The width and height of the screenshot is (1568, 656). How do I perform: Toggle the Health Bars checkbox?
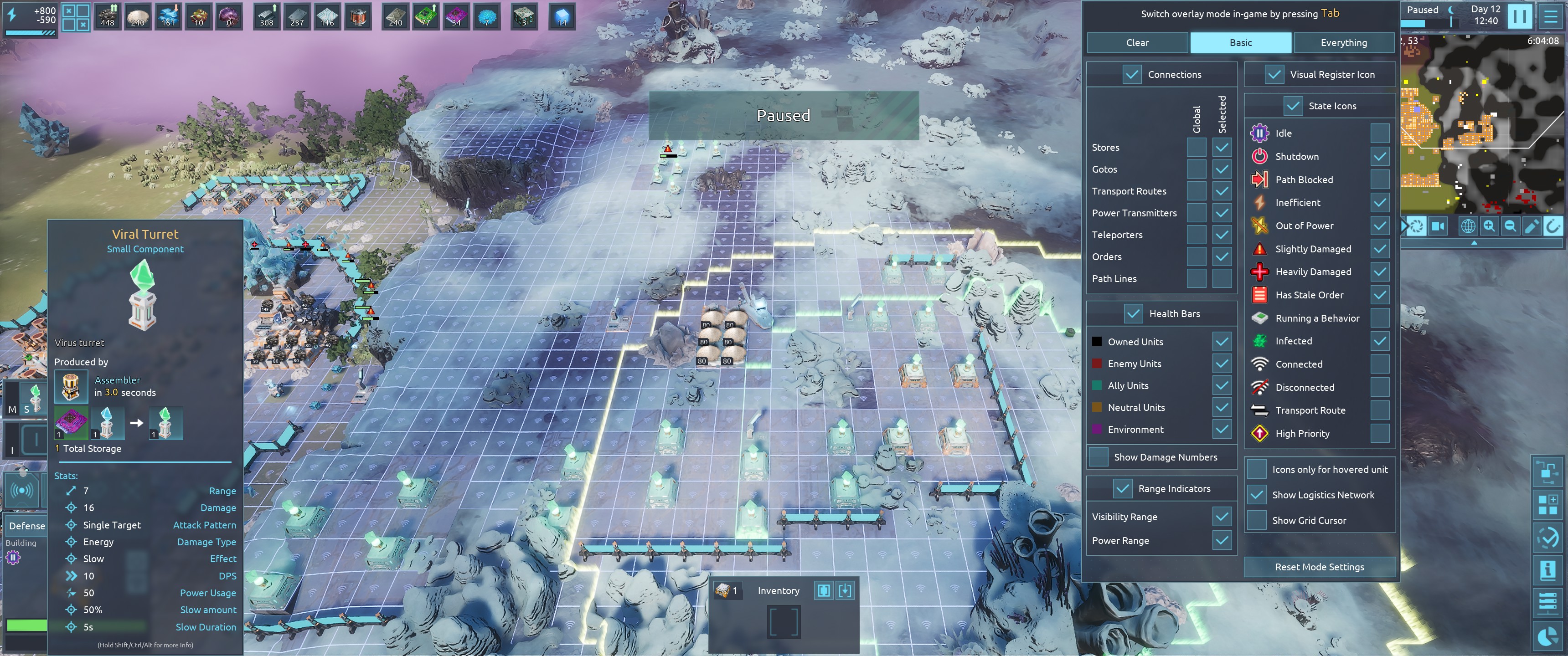(1134, 313)
